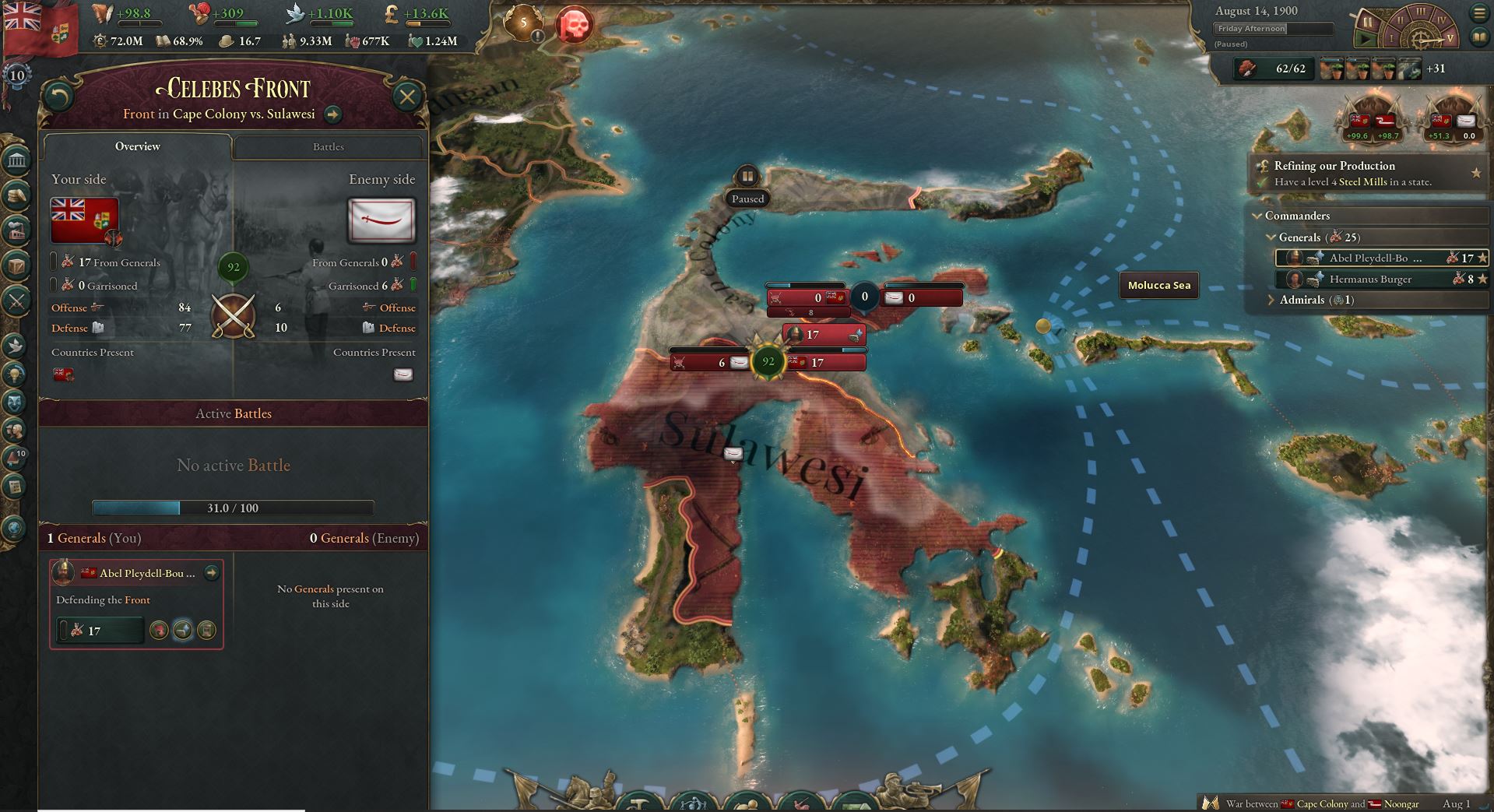Switch to the Overview tab

138,146
